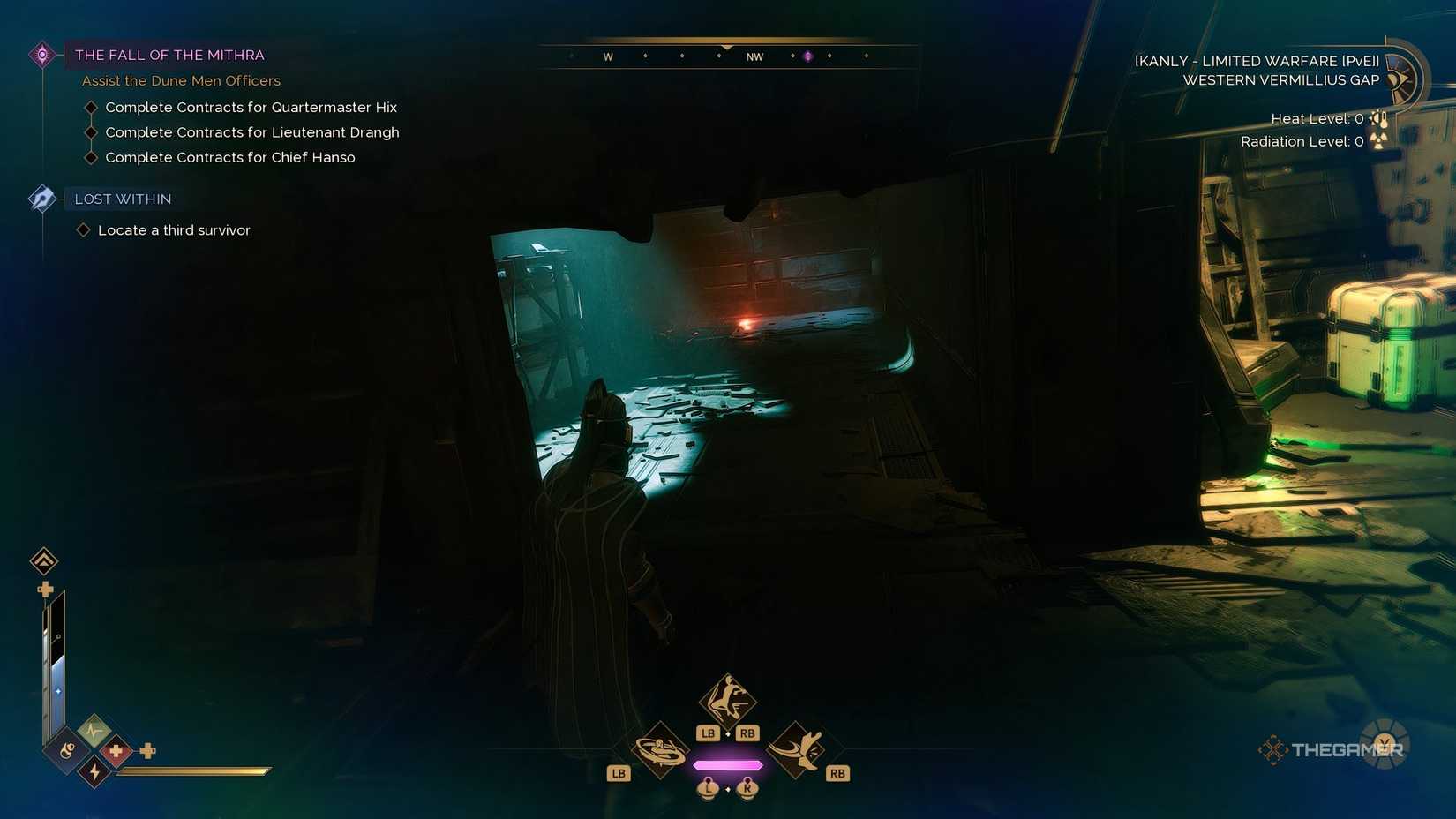Toggle the Quartermaster Hix contract objective diamond
This screenshot has height=819, width=1456.
[x=92, y=107]
